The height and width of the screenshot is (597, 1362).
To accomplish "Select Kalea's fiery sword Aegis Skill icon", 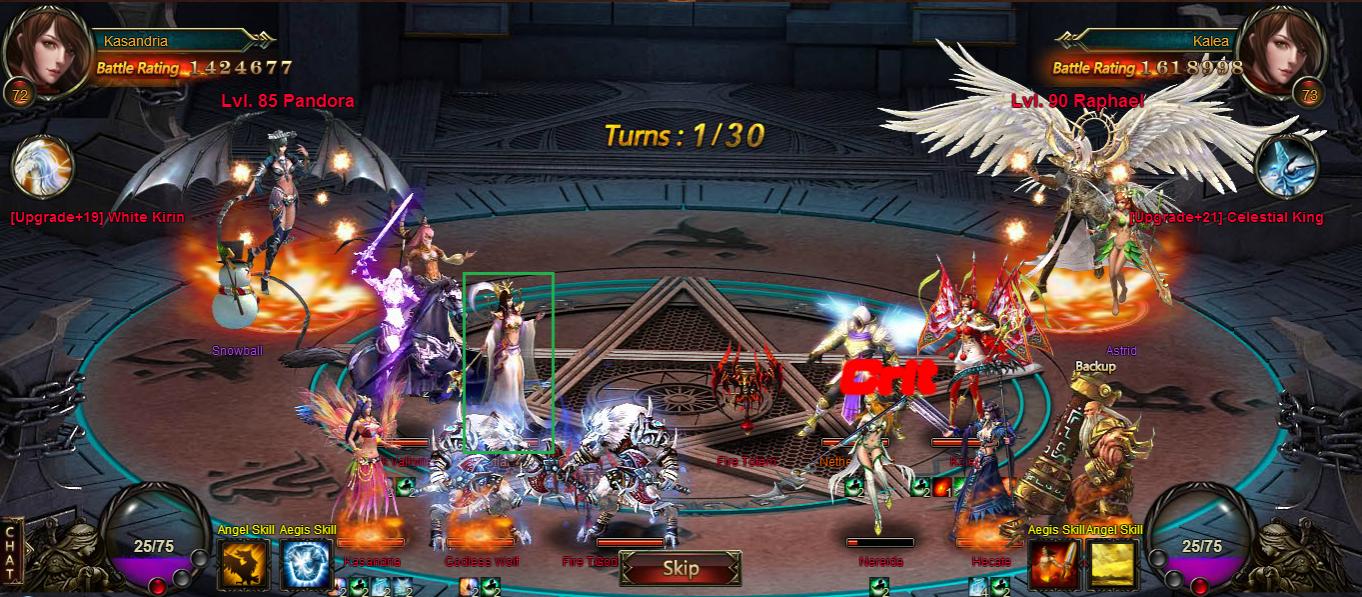I will 1055,564.
